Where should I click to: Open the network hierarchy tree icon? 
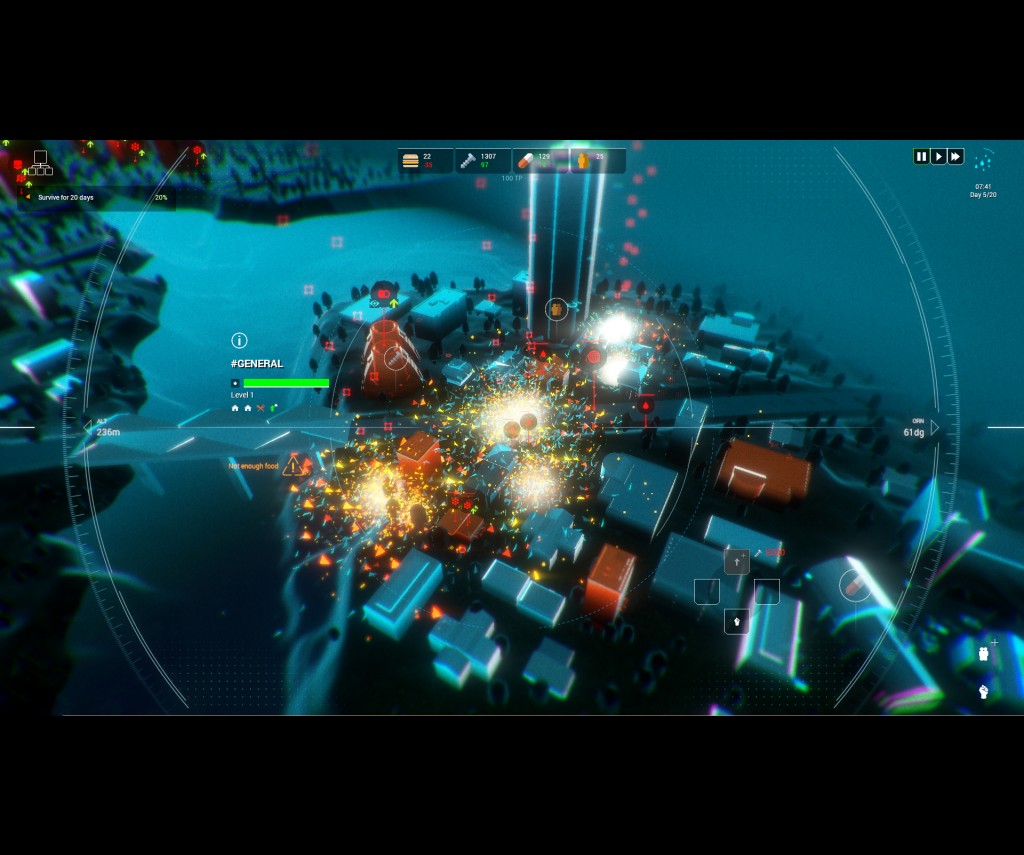click(x=40, y=161)
